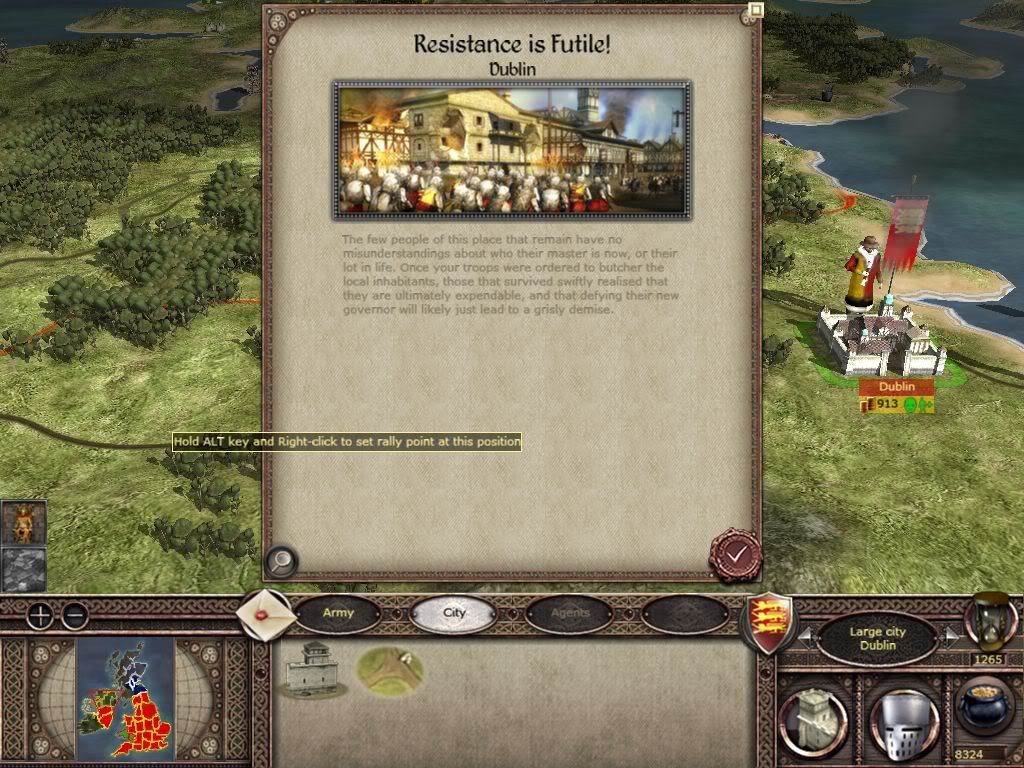Switch to the Army tab
1024x768 pixels.
click(338, 613)
